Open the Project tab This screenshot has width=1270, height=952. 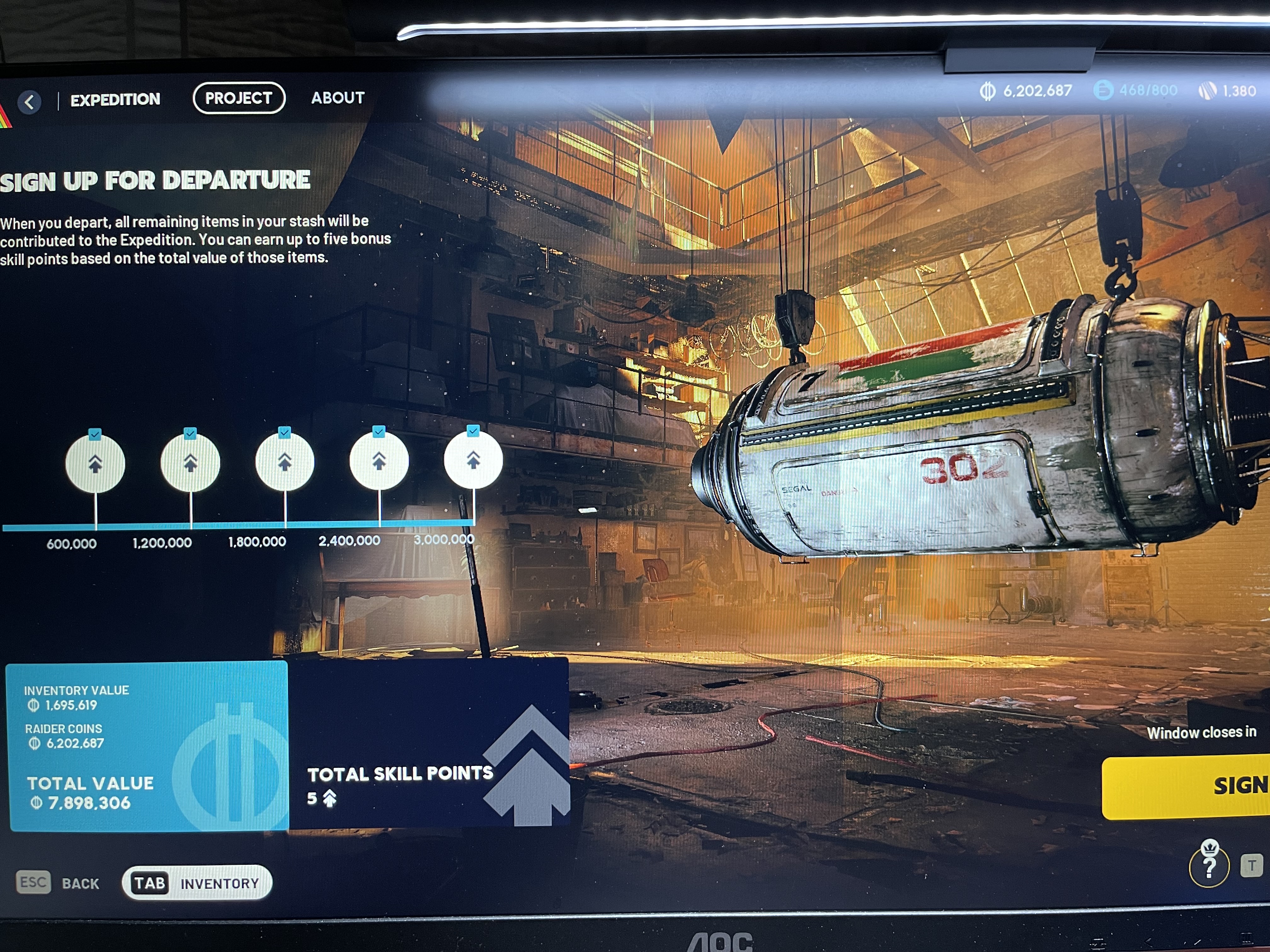(239, 98)
